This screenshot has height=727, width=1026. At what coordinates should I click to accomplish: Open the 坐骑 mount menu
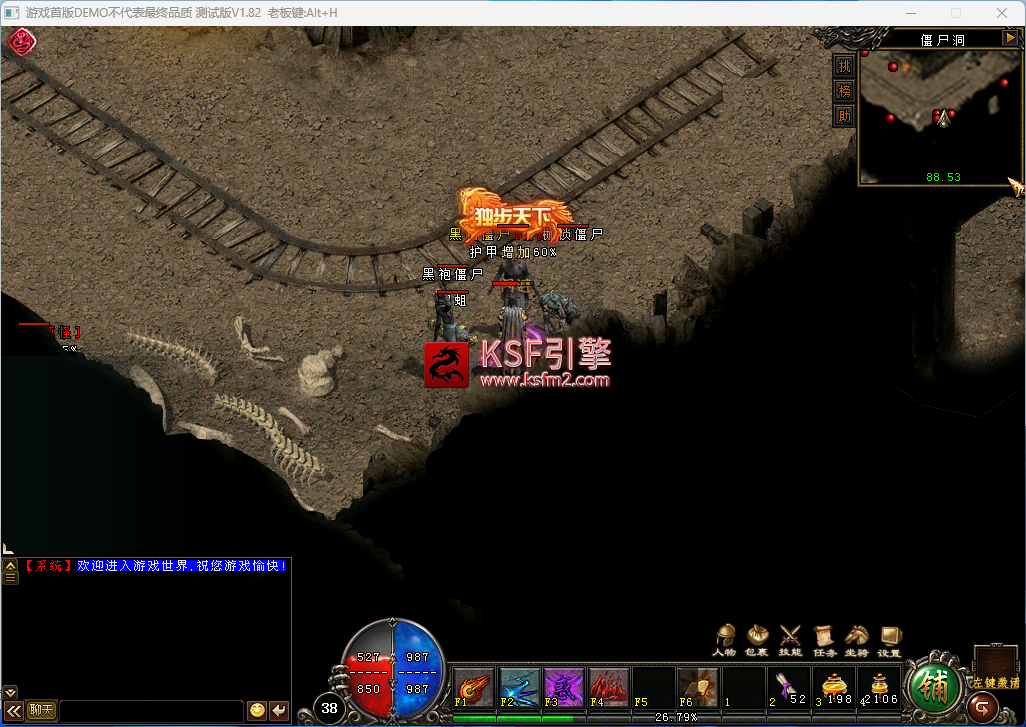tap(857, 637)
